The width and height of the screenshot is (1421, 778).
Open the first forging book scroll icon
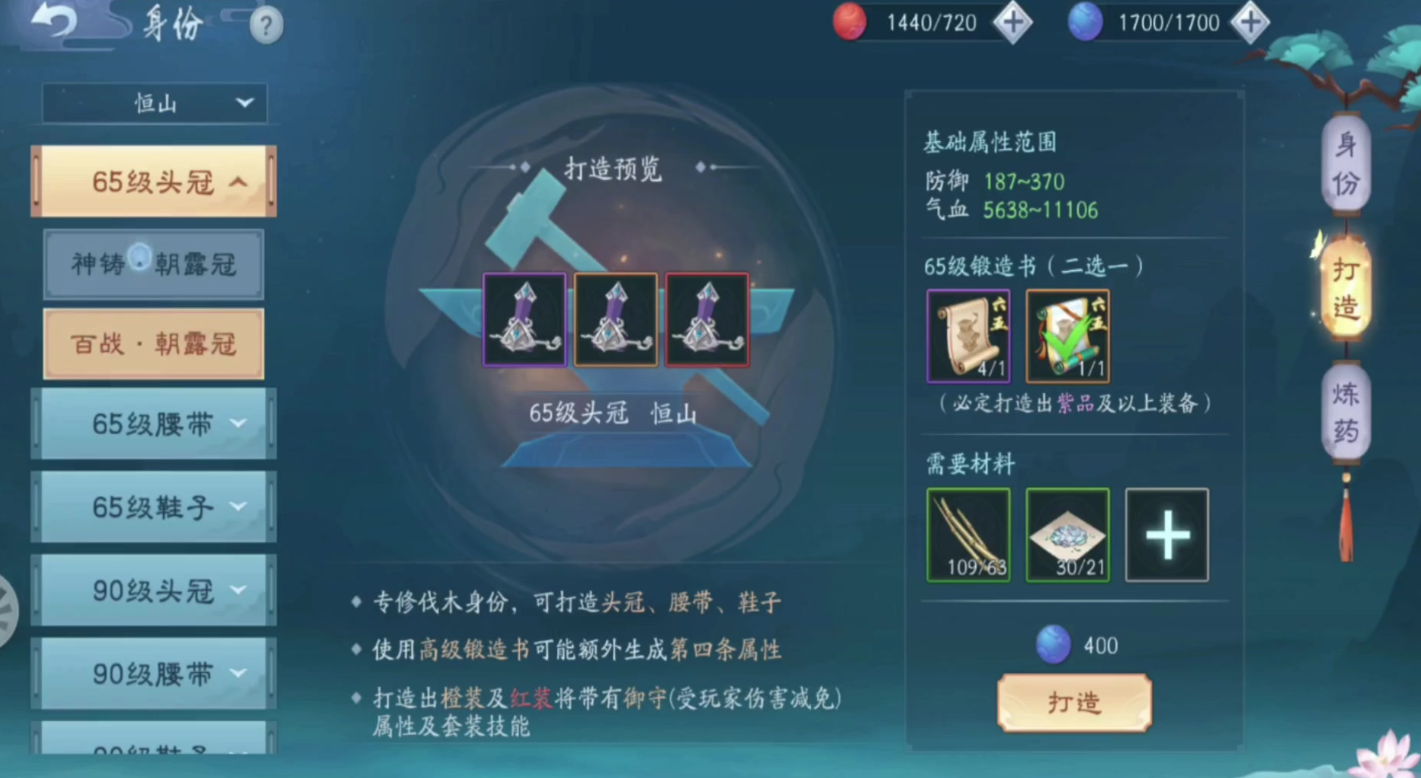click(967, 335)
